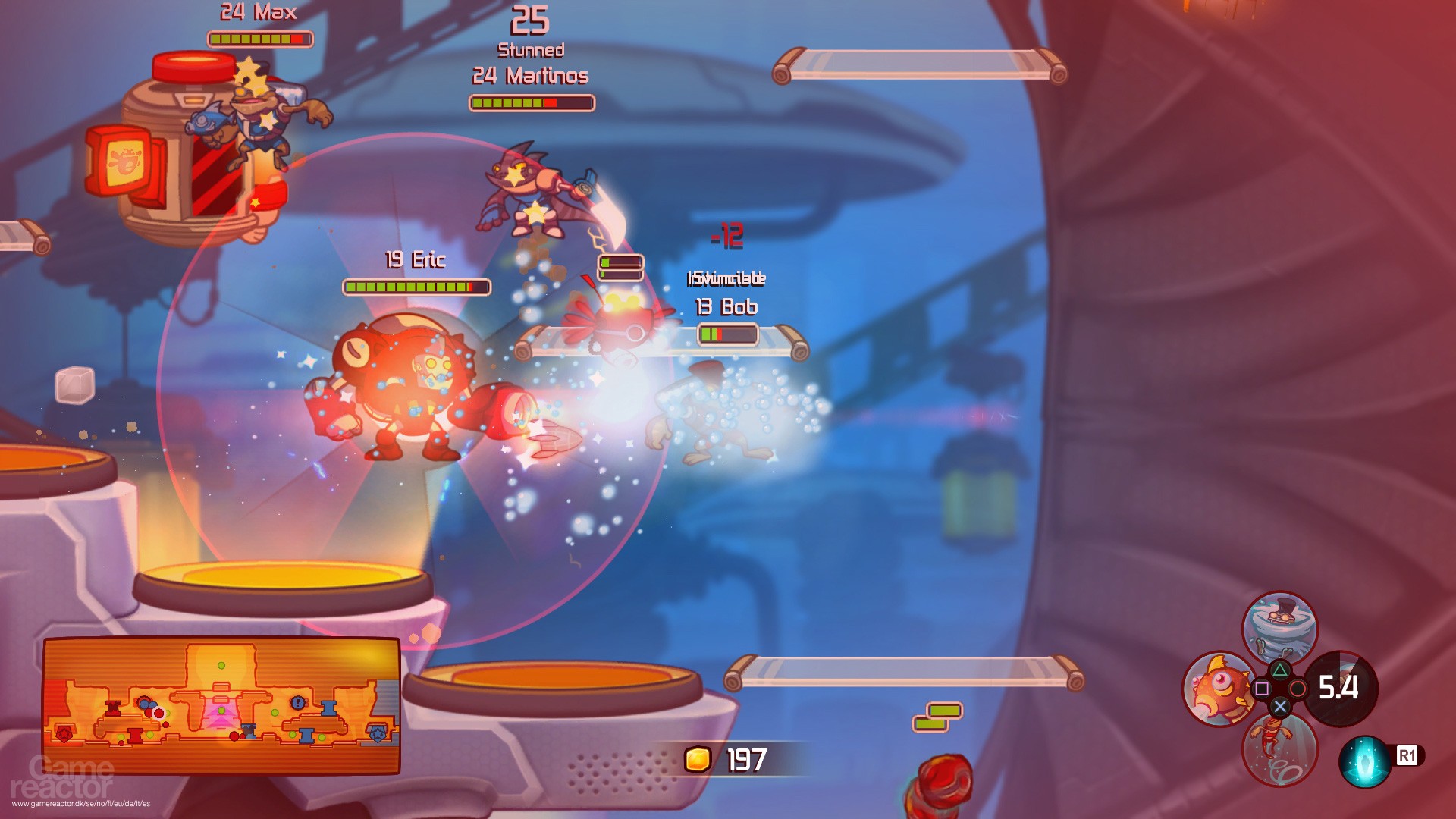The width and height of the screenshot is (1456, 819).
Task: Click the blue exclamation marker on minimap
Action: click(297, 703)
